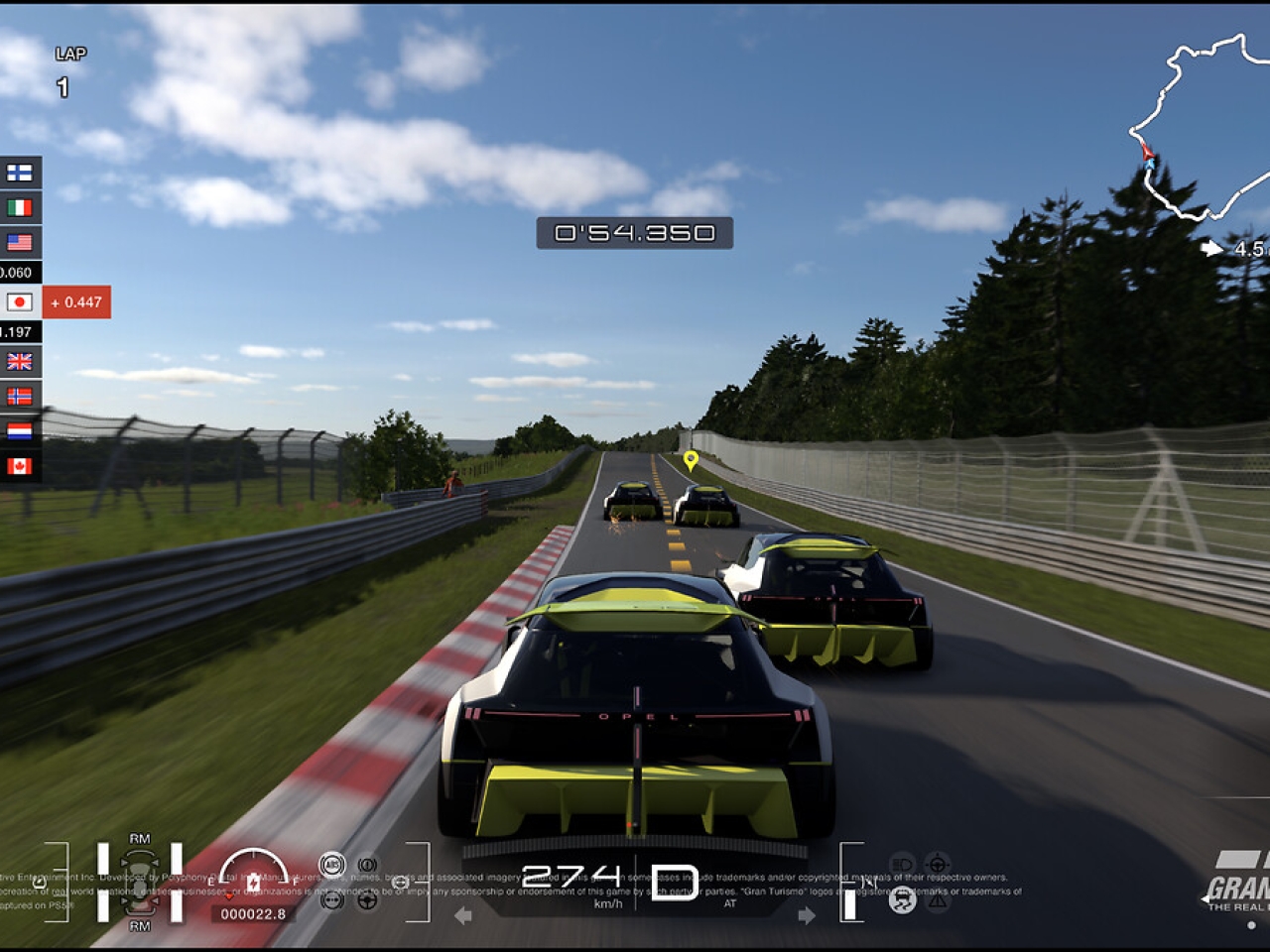Click the hazard warning triangle icon

coord(938,900)
